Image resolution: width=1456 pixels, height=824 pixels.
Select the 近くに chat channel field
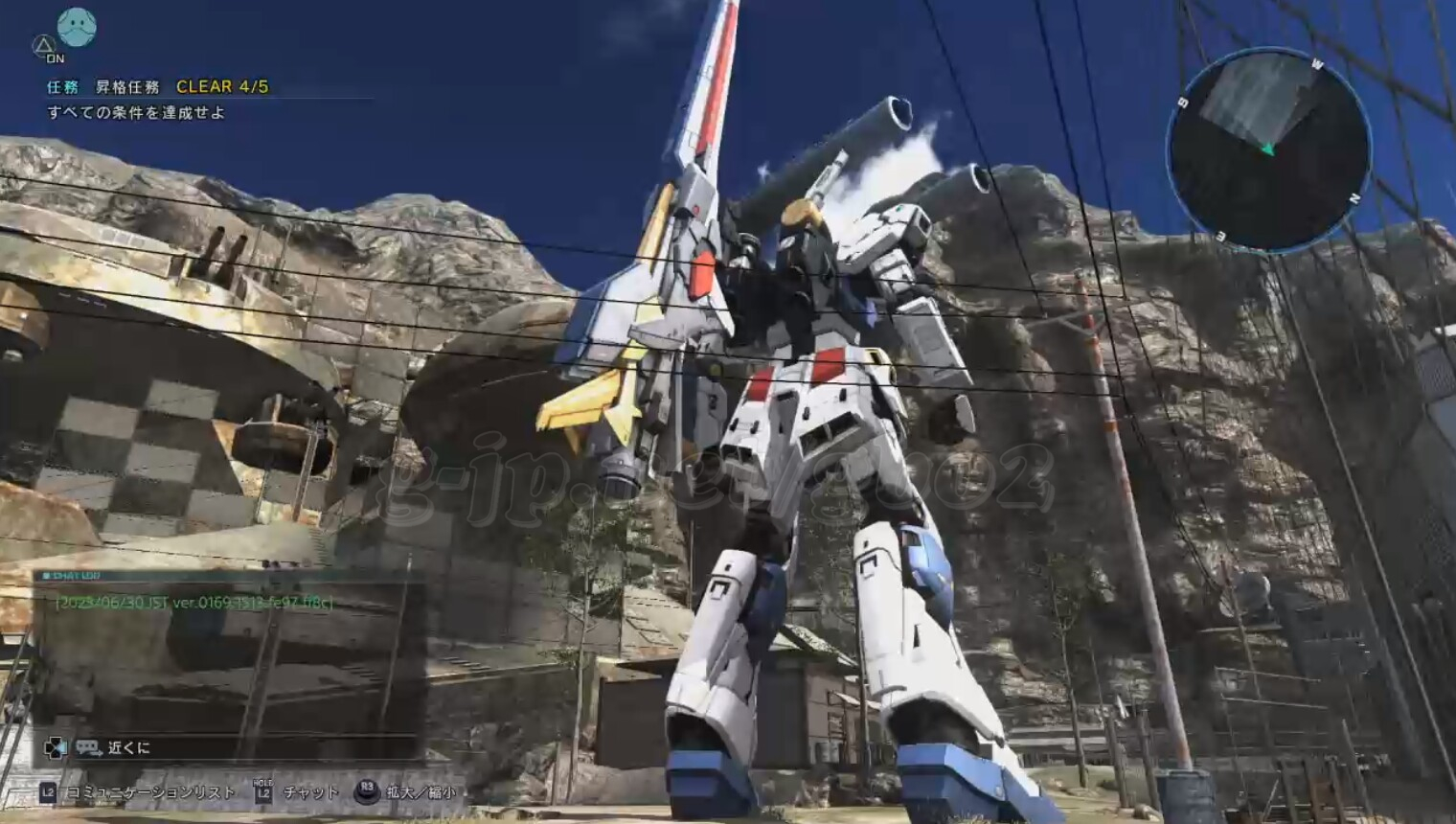coord(129,747)
